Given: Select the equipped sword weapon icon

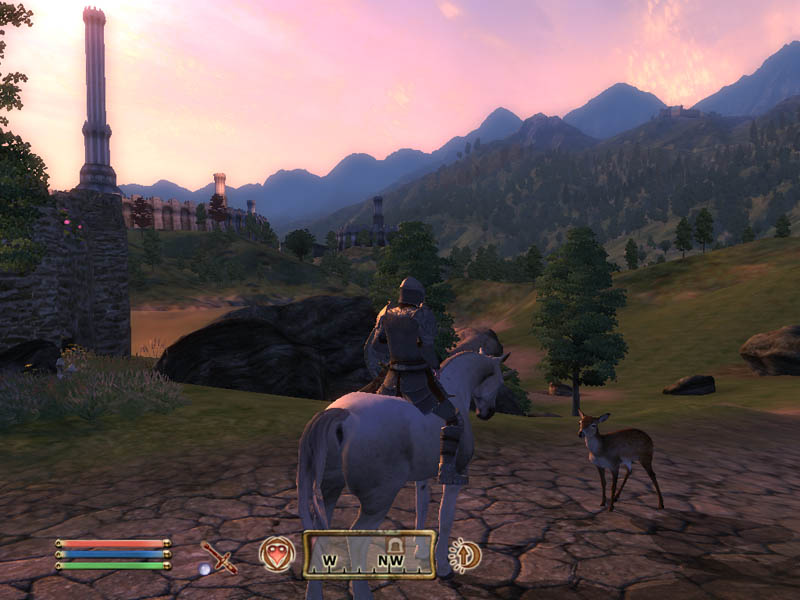Looking at the screenshot, I should (218, 556).
